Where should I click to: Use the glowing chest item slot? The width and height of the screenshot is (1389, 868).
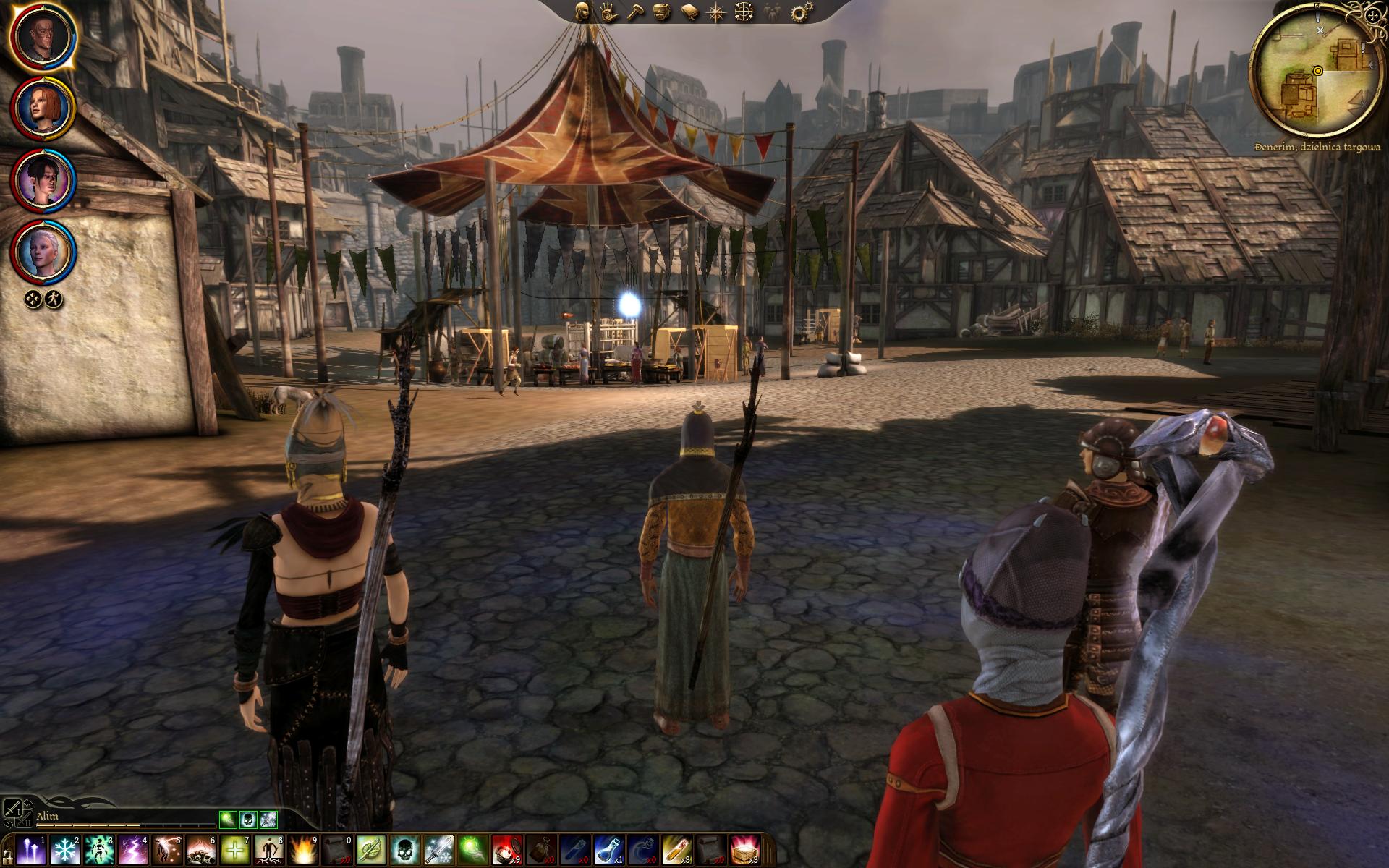coord(743,847)
